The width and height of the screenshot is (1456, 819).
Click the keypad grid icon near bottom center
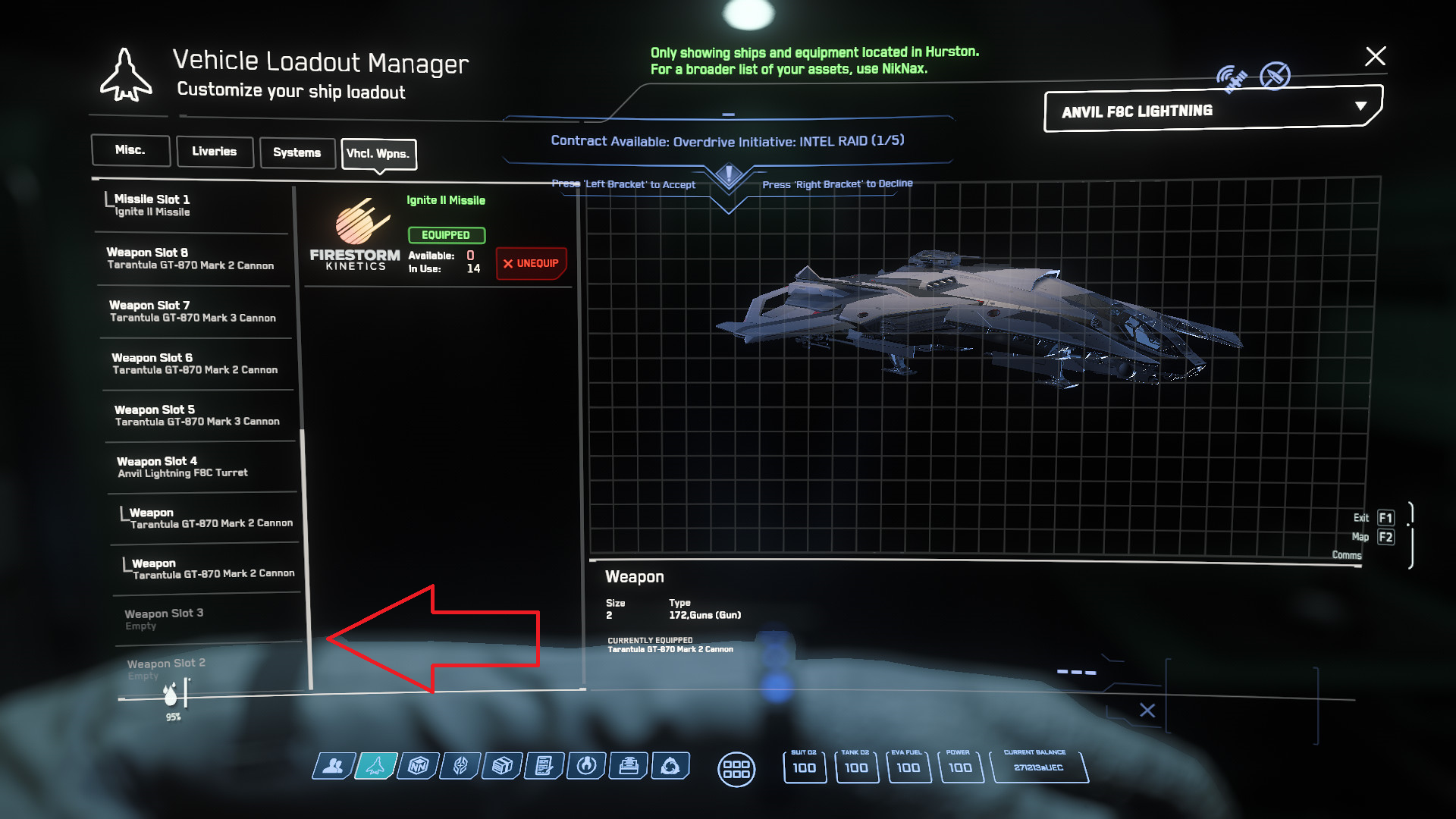coord(736,769)
